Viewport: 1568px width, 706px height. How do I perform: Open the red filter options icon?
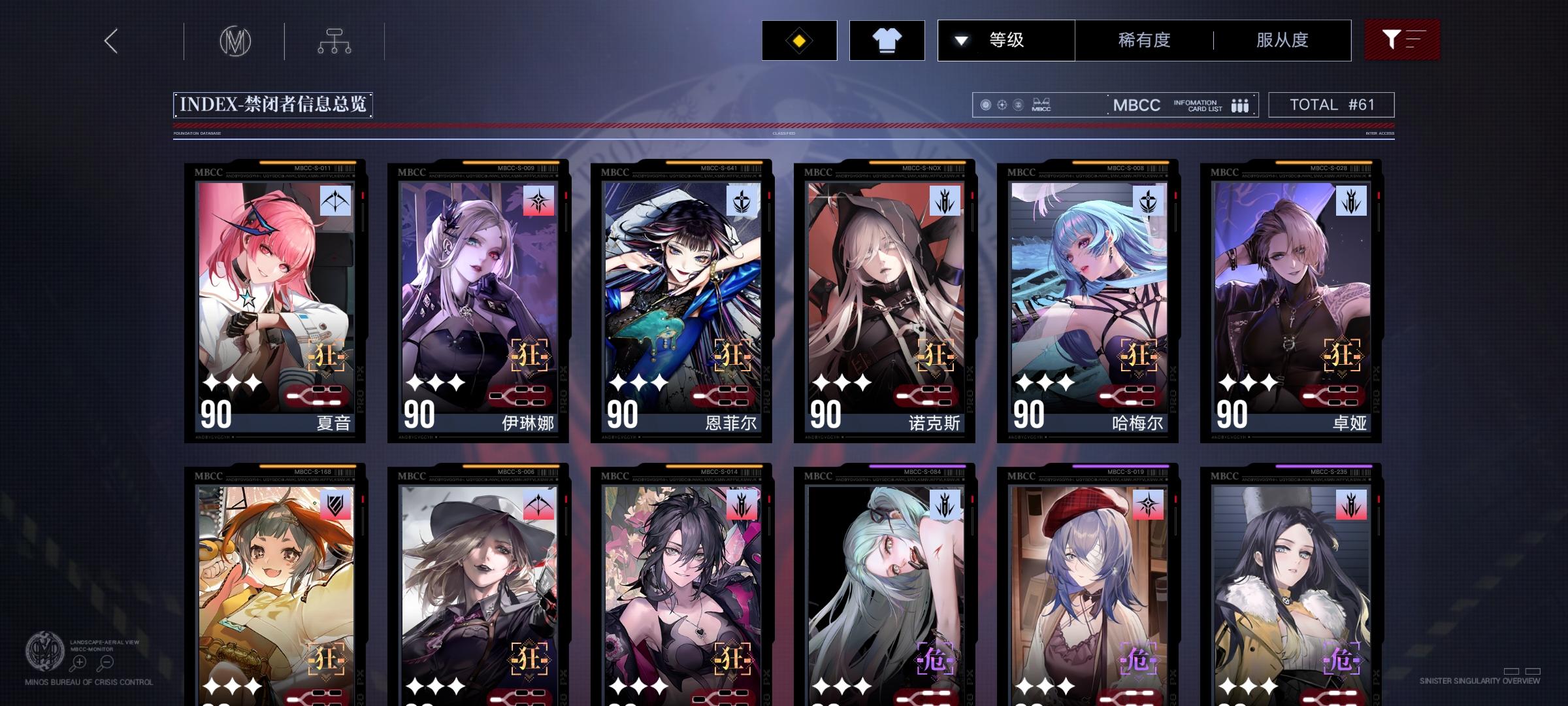1402,40
